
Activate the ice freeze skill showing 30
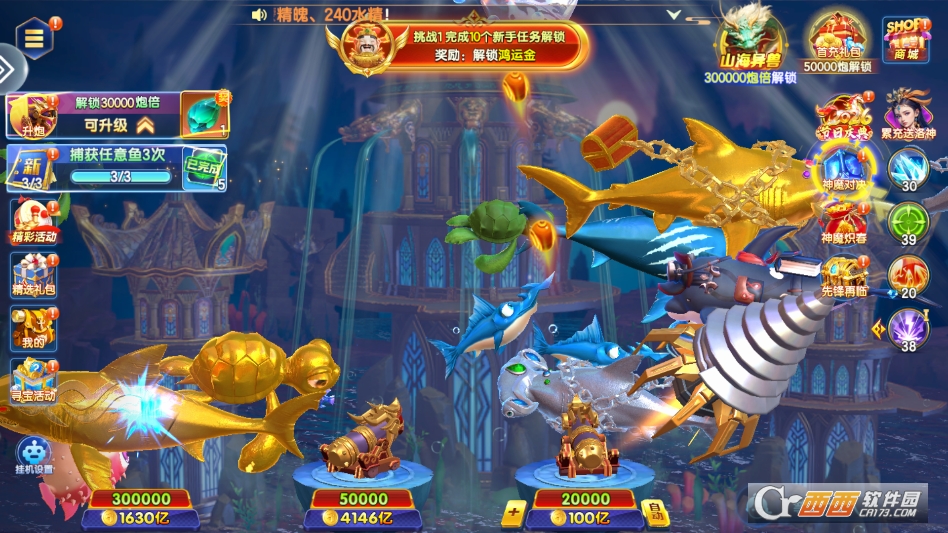[908, 169]
